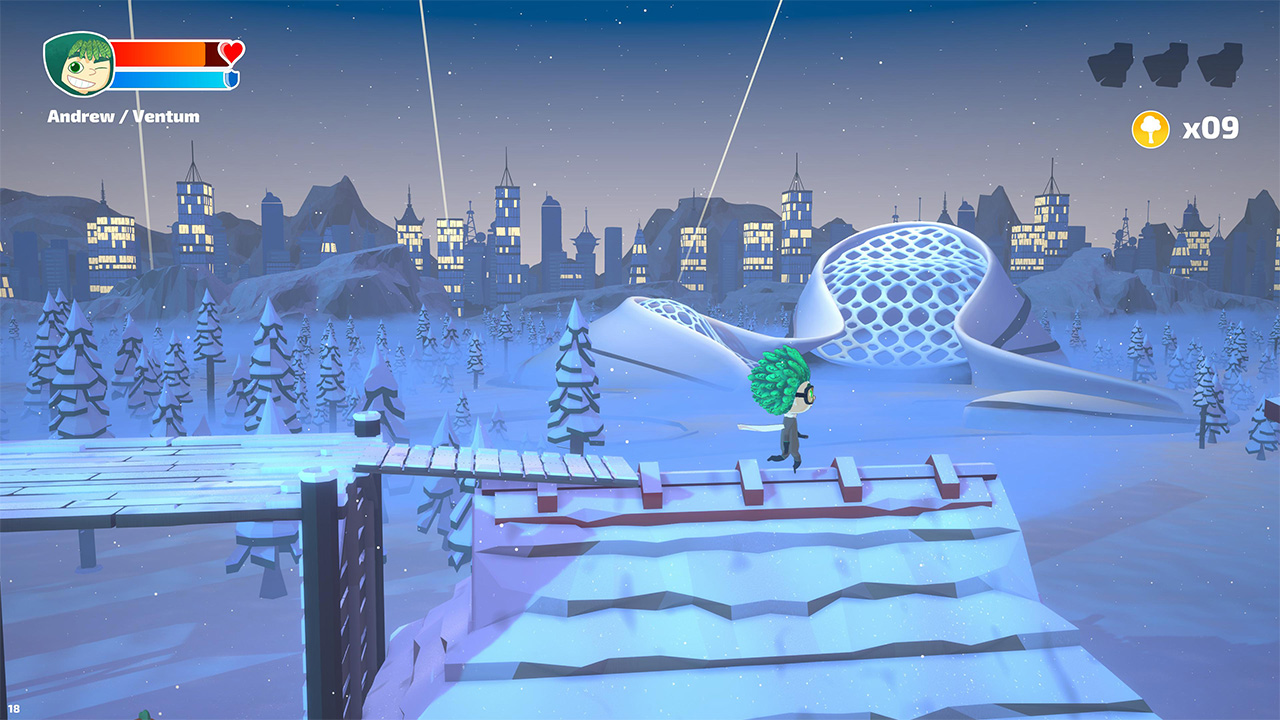The image size is (1280, 720).
Task: Select the middle glove collectible slot
Action: point(1163,62)
